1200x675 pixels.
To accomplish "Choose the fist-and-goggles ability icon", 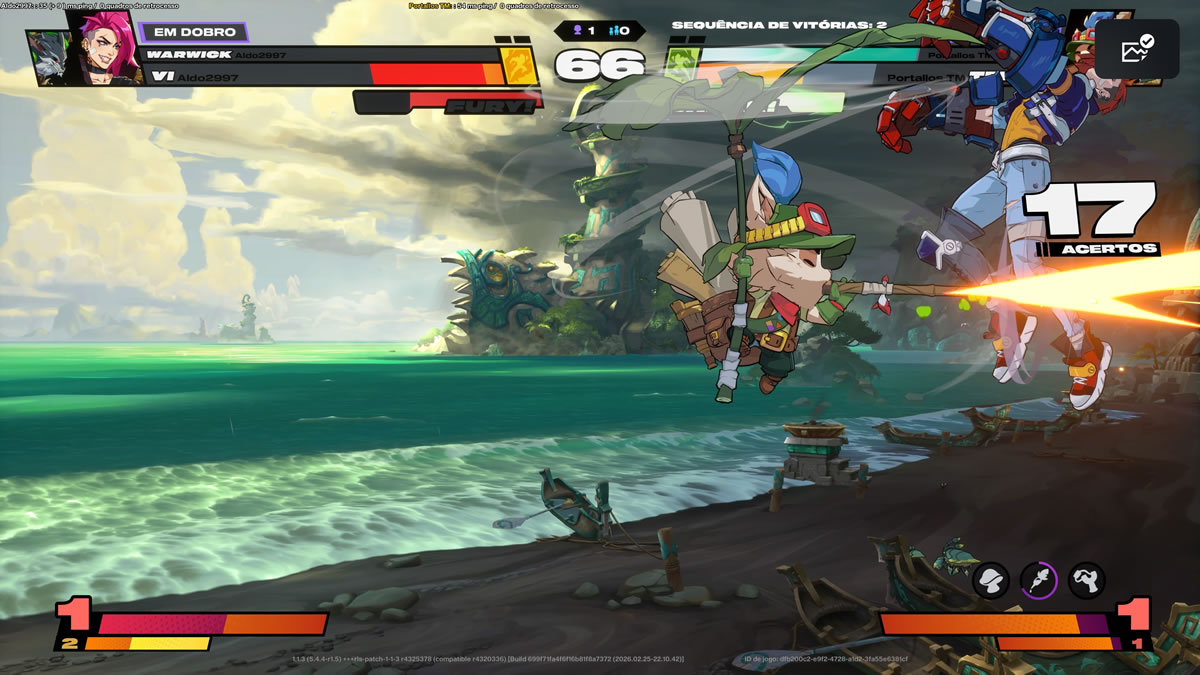I will click(1087, 579).
